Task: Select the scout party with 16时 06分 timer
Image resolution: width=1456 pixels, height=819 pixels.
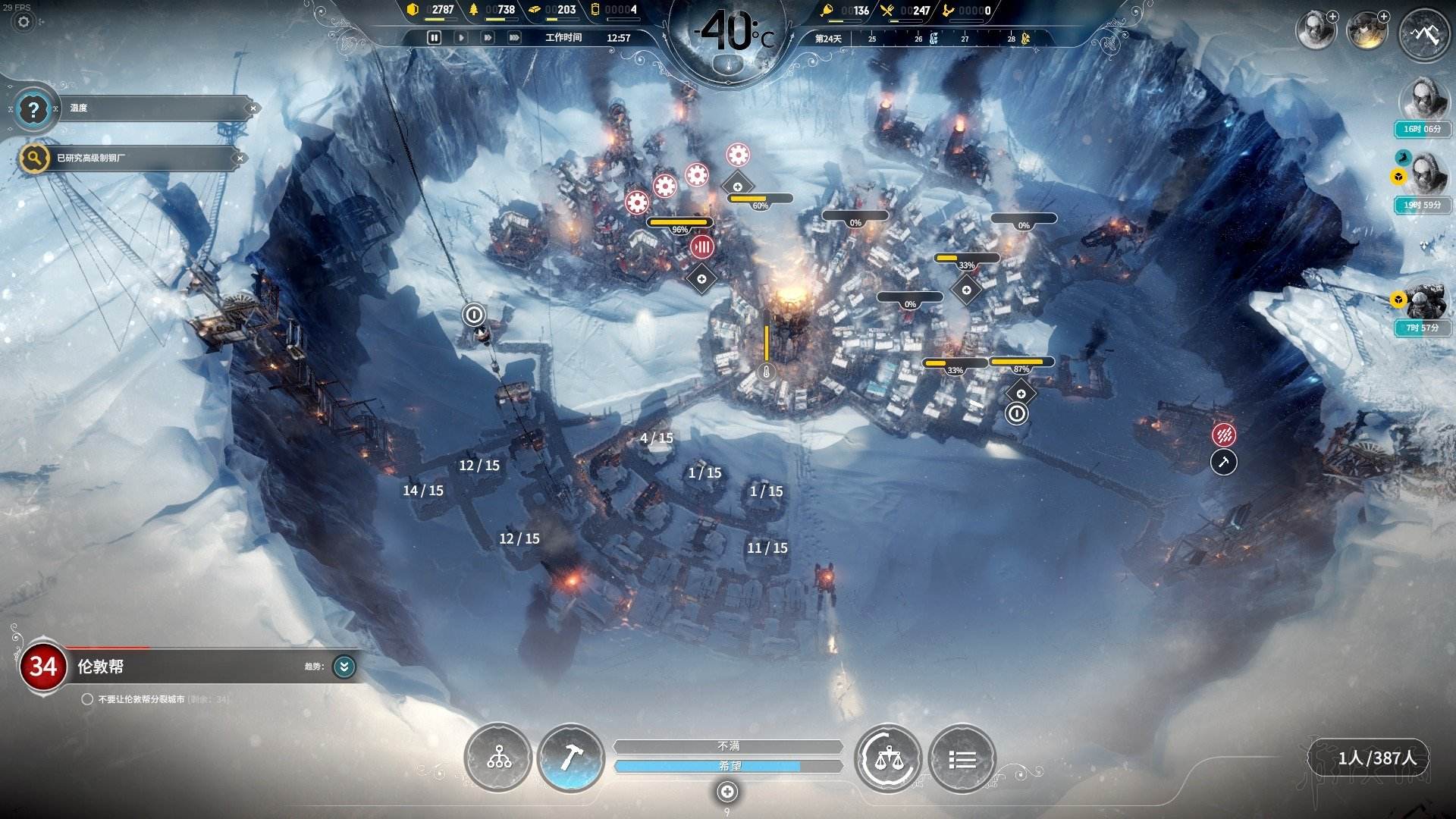Action: point(1422,99)
